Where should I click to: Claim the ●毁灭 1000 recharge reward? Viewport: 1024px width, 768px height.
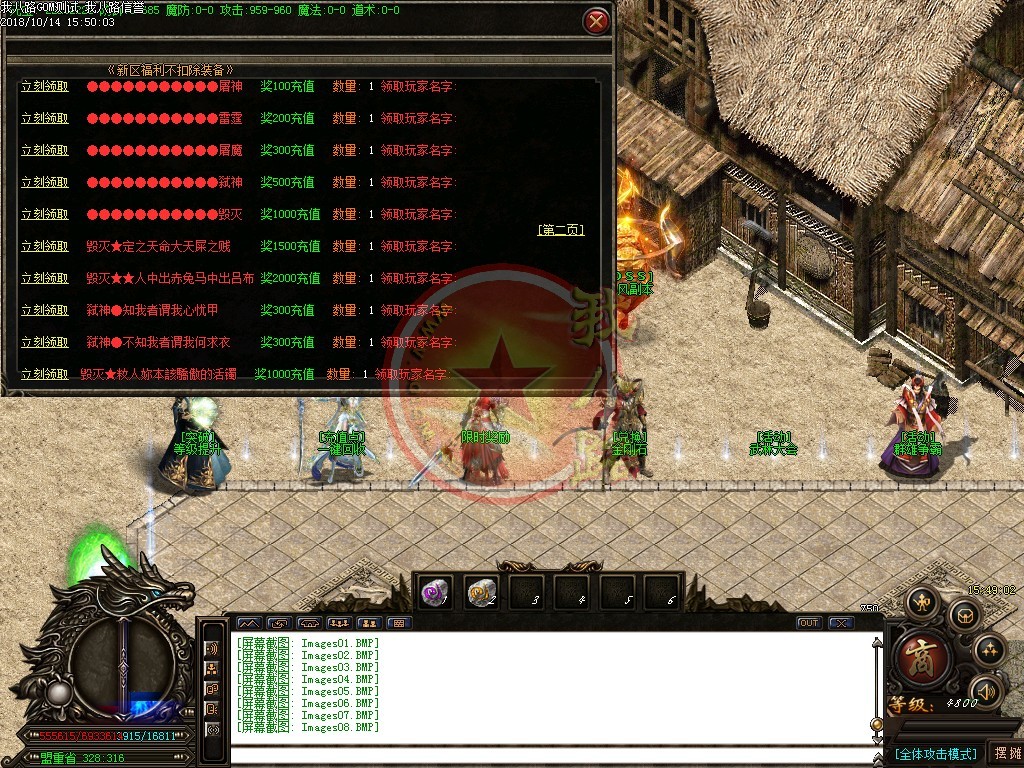[45, 215]
